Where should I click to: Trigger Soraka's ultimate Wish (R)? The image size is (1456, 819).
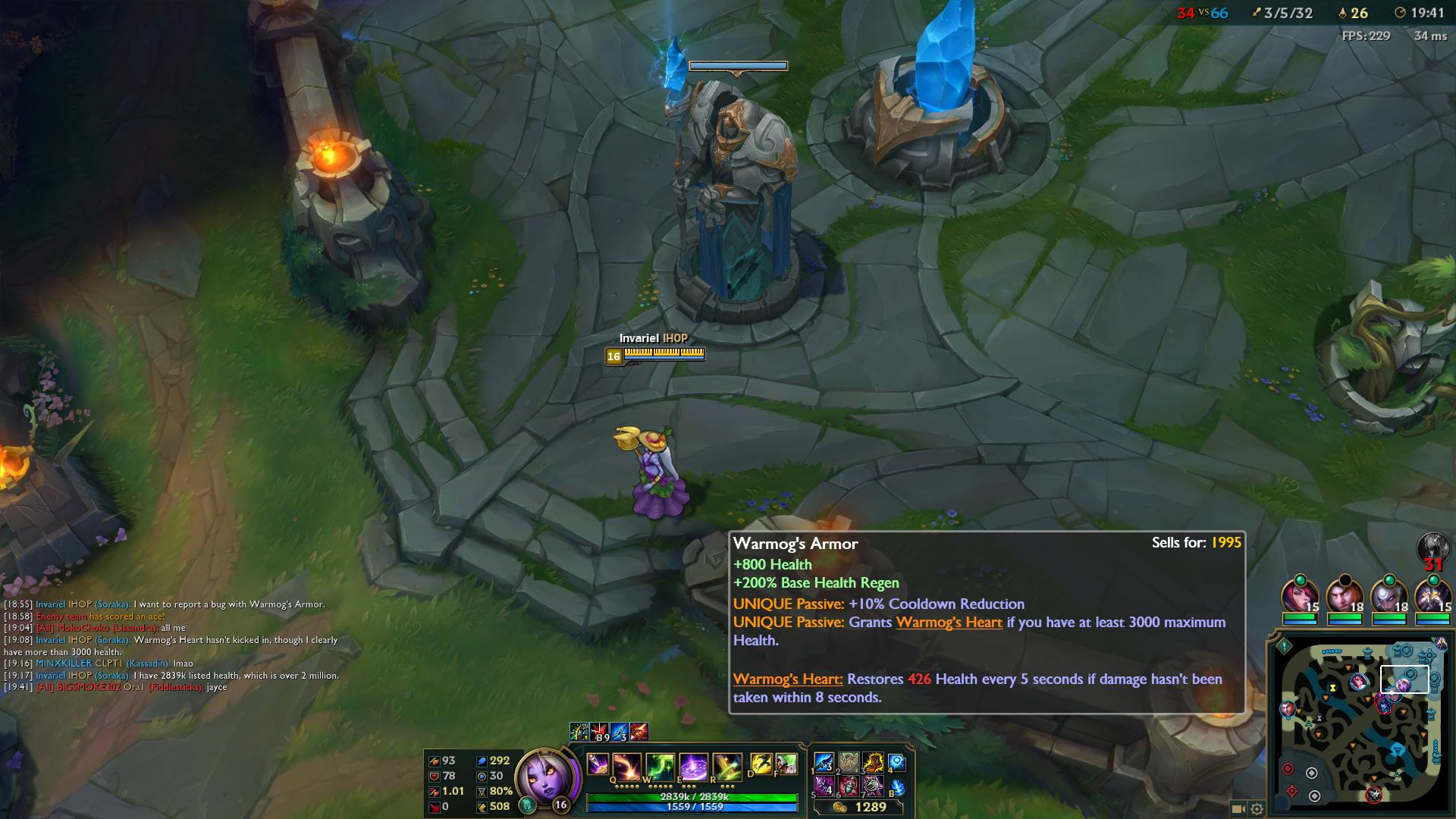point(726,766)
